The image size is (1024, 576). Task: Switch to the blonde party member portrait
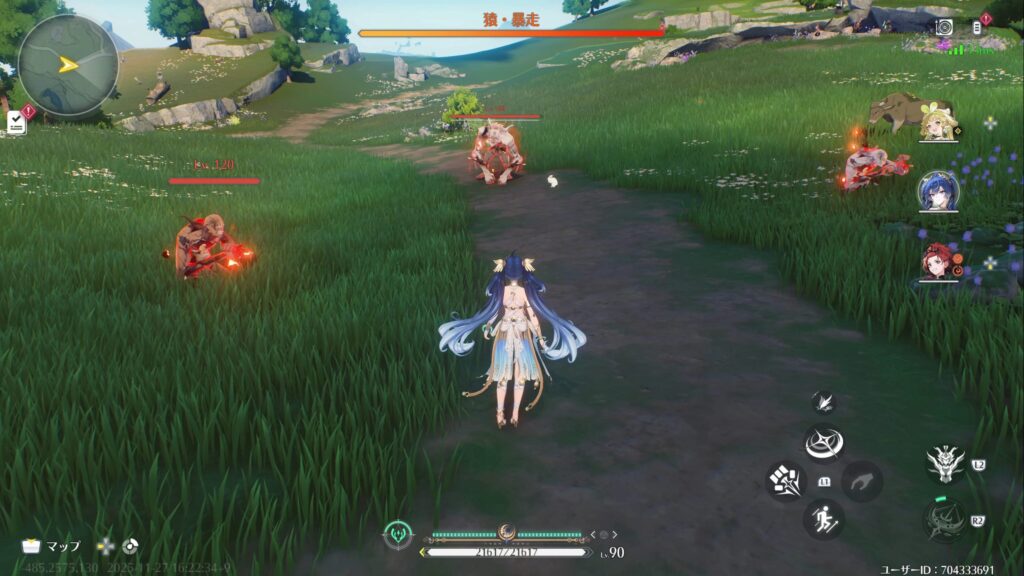[x=938, y=122]
